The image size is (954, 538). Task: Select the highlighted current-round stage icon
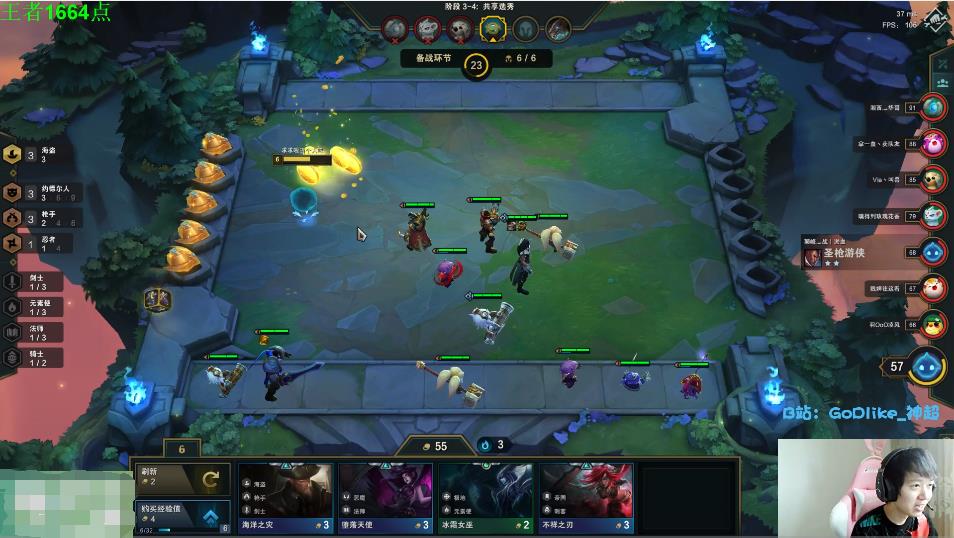491,29
